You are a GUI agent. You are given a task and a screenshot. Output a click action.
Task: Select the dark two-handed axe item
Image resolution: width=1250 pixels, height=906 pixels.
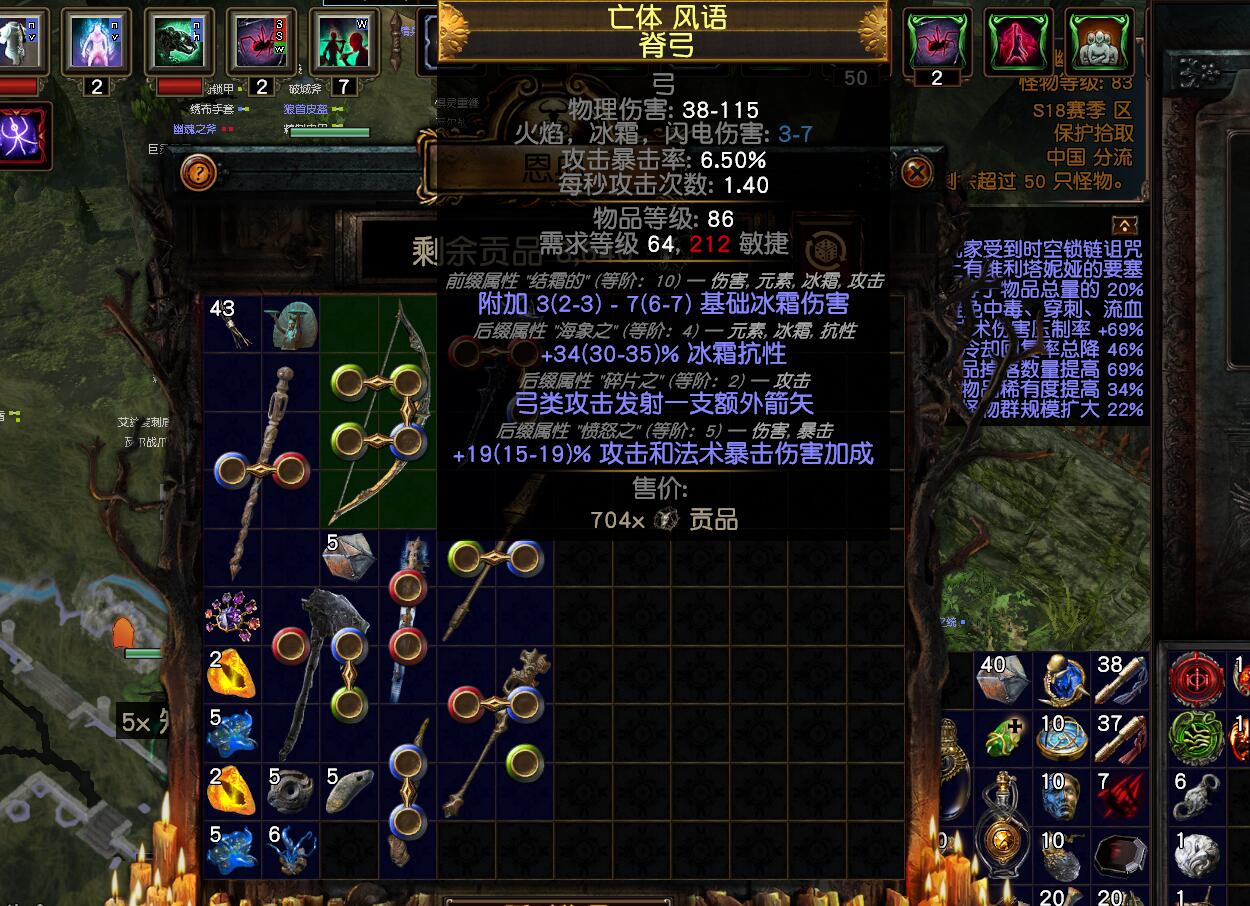coord(320,670)
